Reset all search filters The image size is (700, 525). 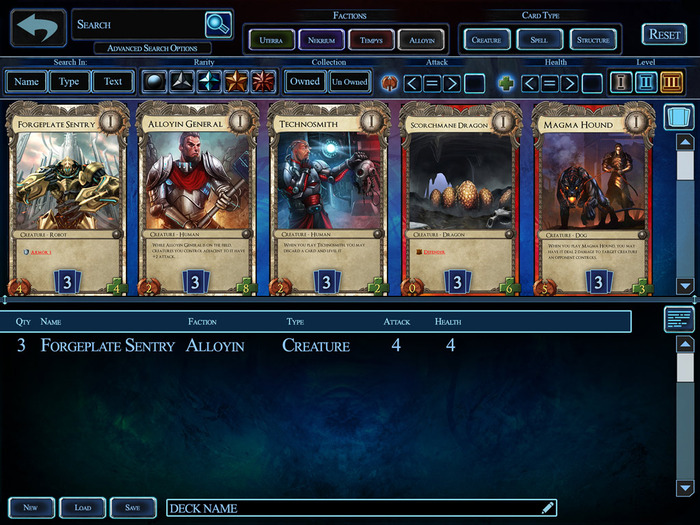click(x=664, y=34)
